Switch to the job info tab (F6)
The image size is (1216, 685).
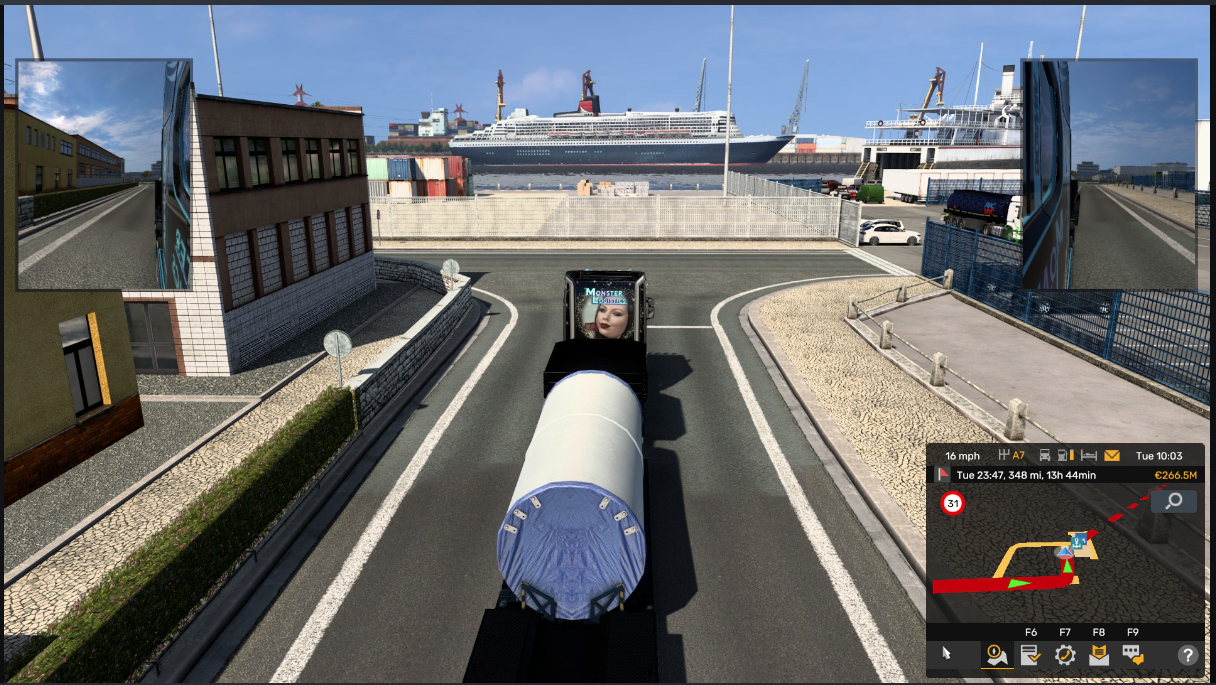(x=1030, y=655)
